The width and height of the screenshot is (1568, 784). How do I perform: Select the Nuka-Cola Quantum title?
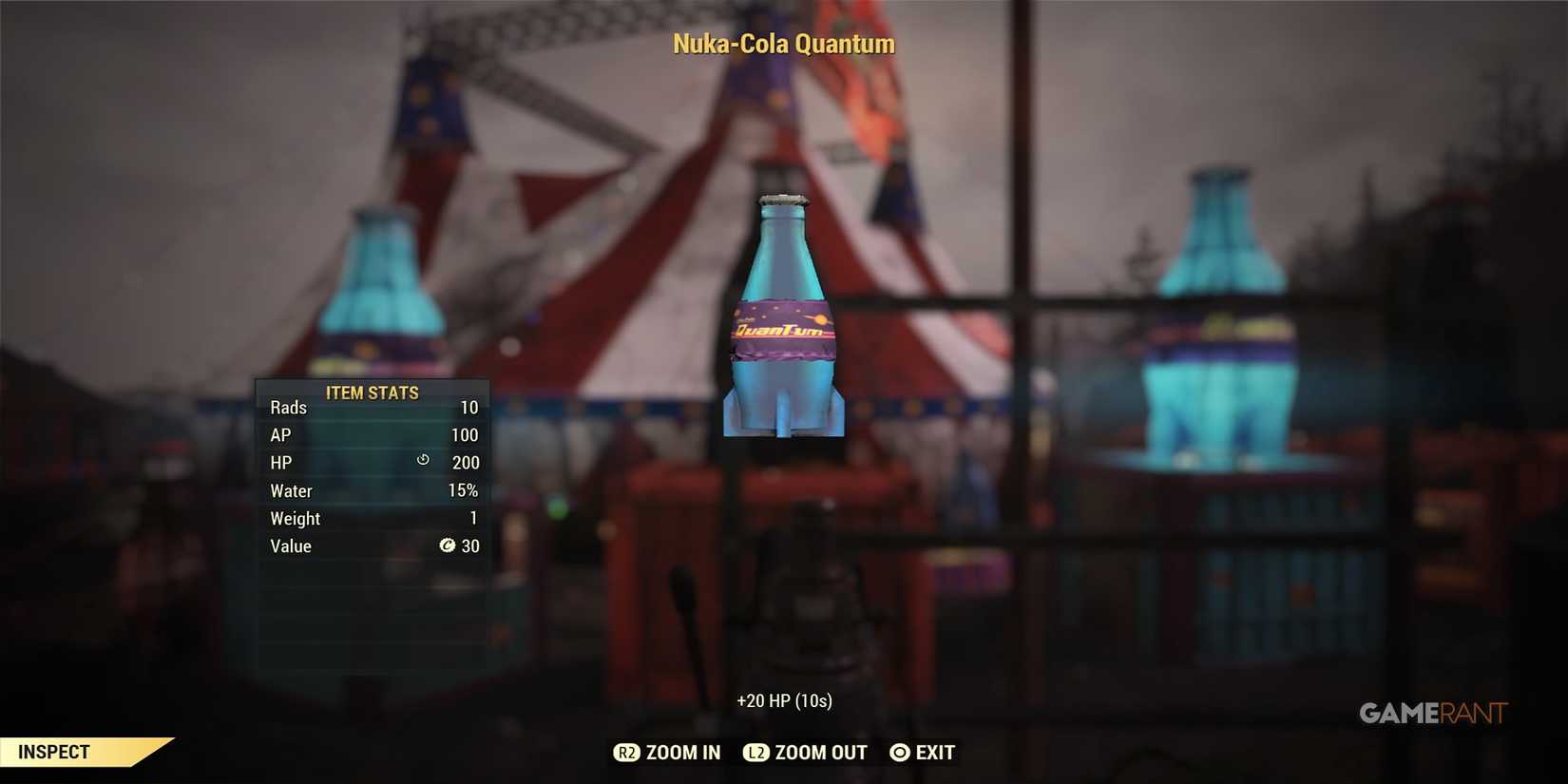click(783, 44)
